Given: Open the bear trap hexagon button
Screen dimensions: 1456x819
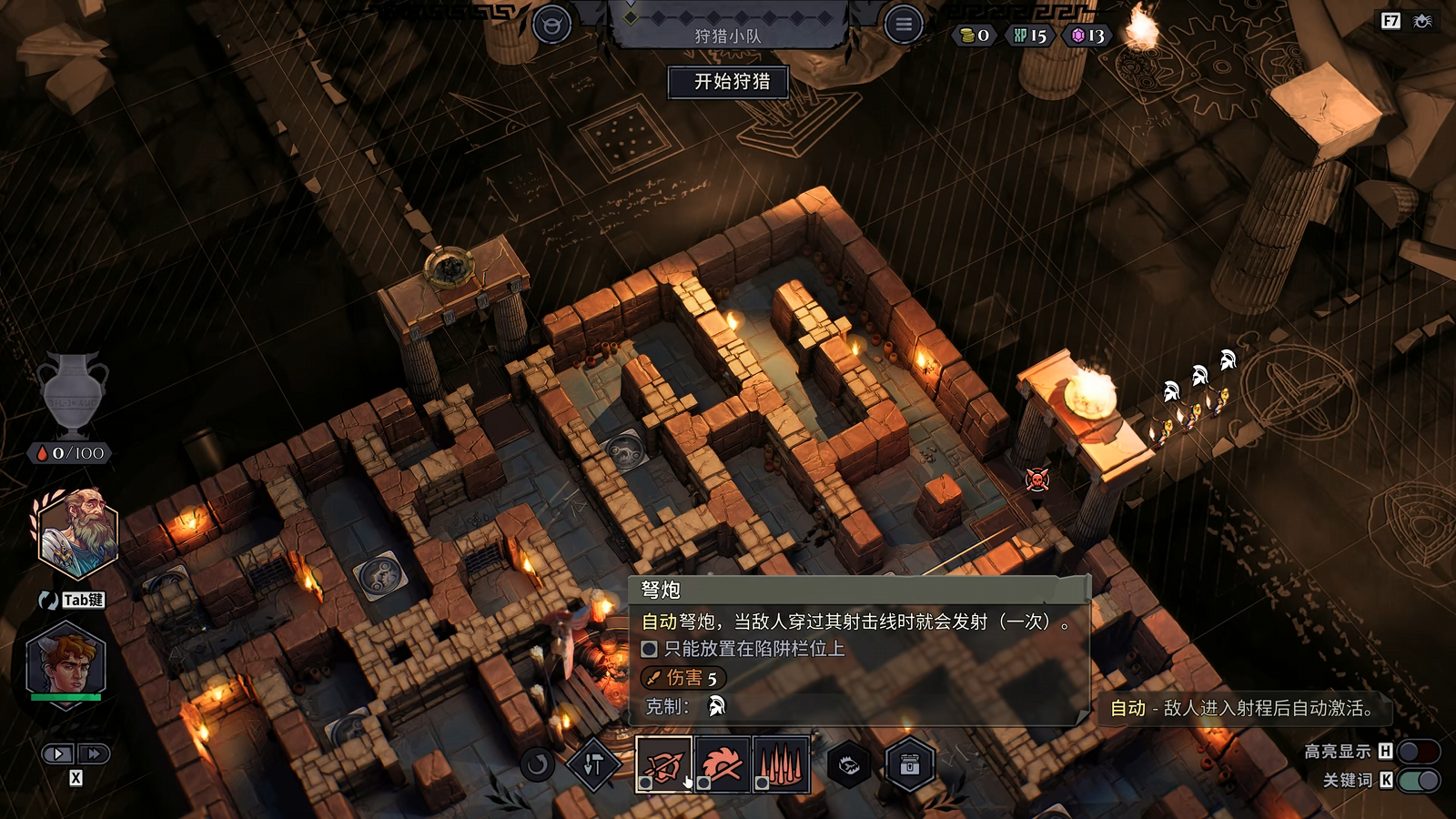Looking at the screenshot, I should (849, 765).
